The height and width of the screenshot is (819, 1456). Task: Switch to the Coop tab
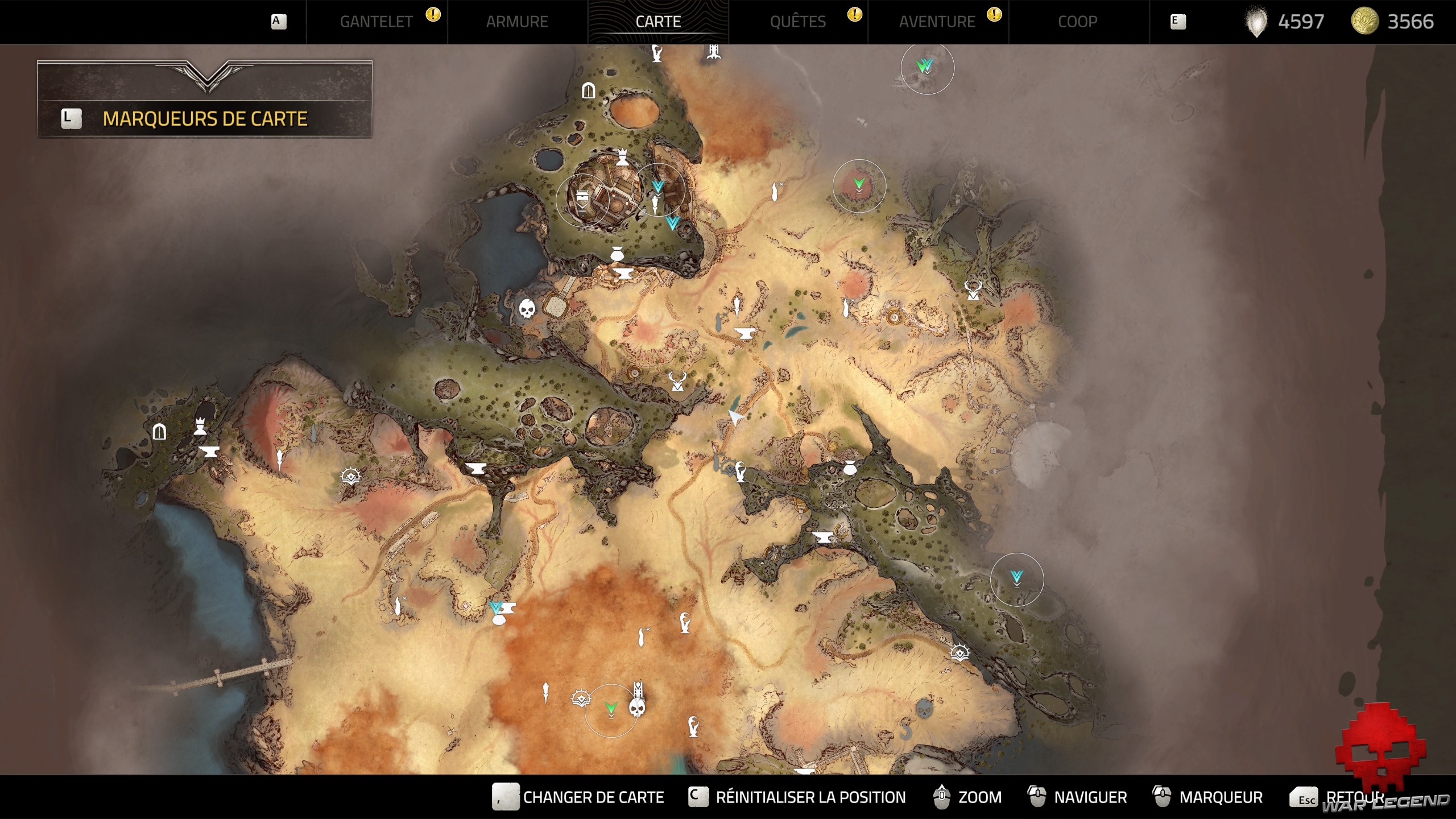(x=1077, y=22)
